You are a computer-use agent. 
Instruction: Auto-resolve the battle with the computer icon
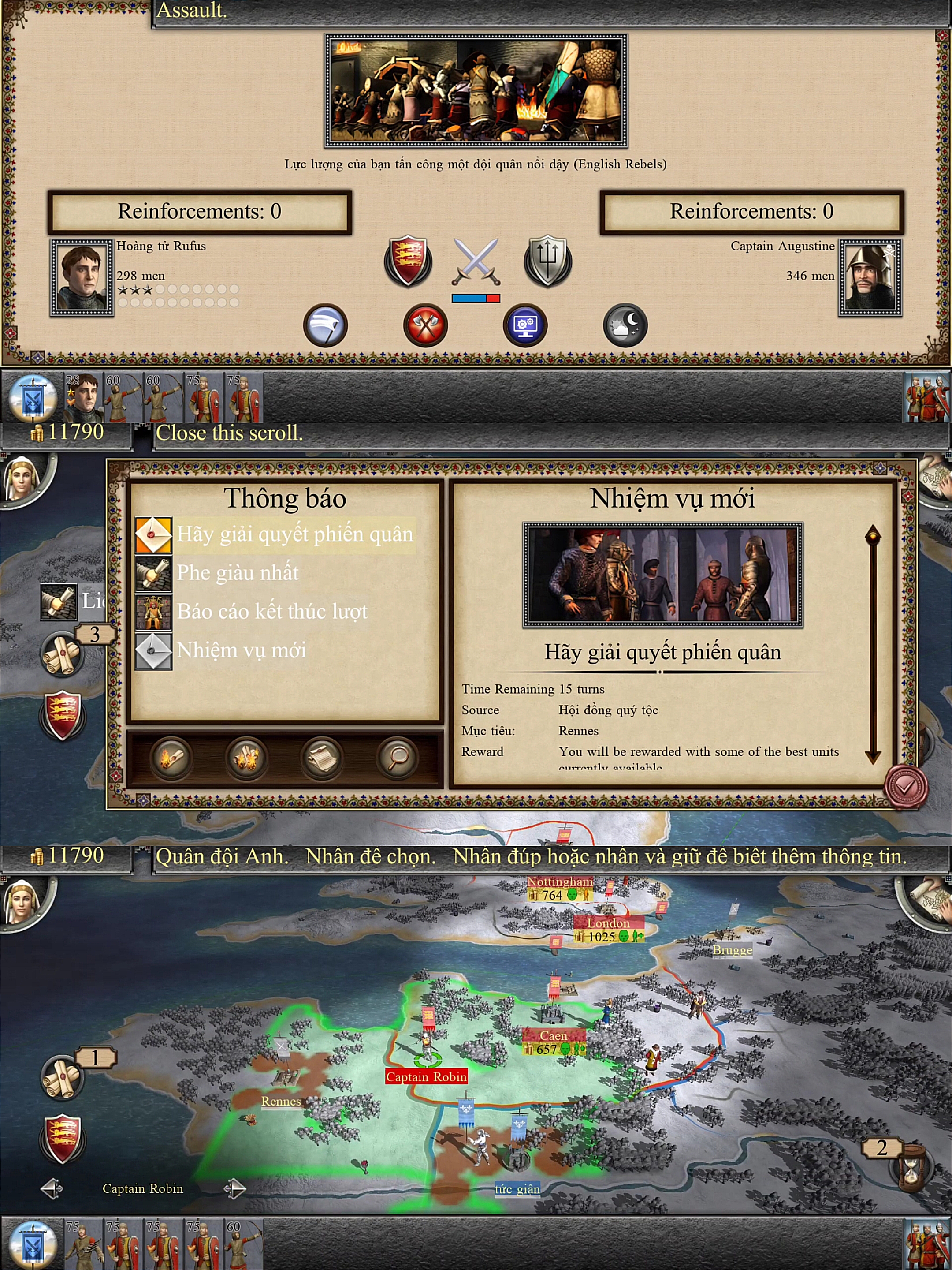pyautogui.click(x=525, y=325)
